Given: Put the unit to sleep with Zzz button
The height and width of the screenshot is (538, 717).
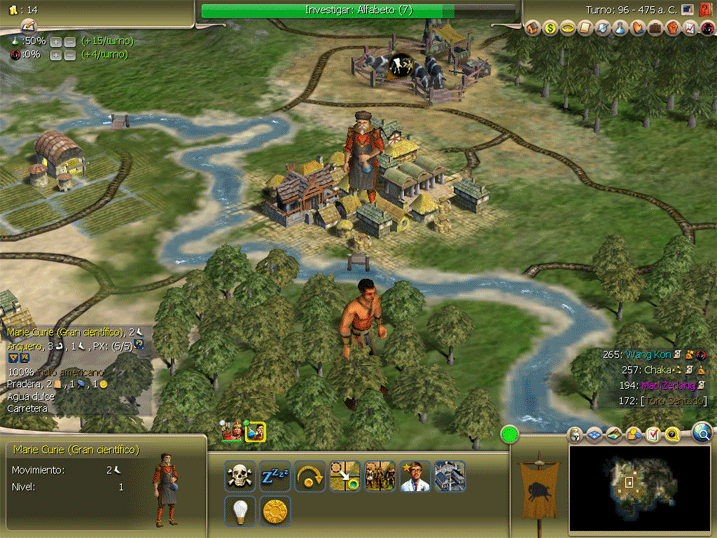Looking at the screenshot, I should click(275, 476).
